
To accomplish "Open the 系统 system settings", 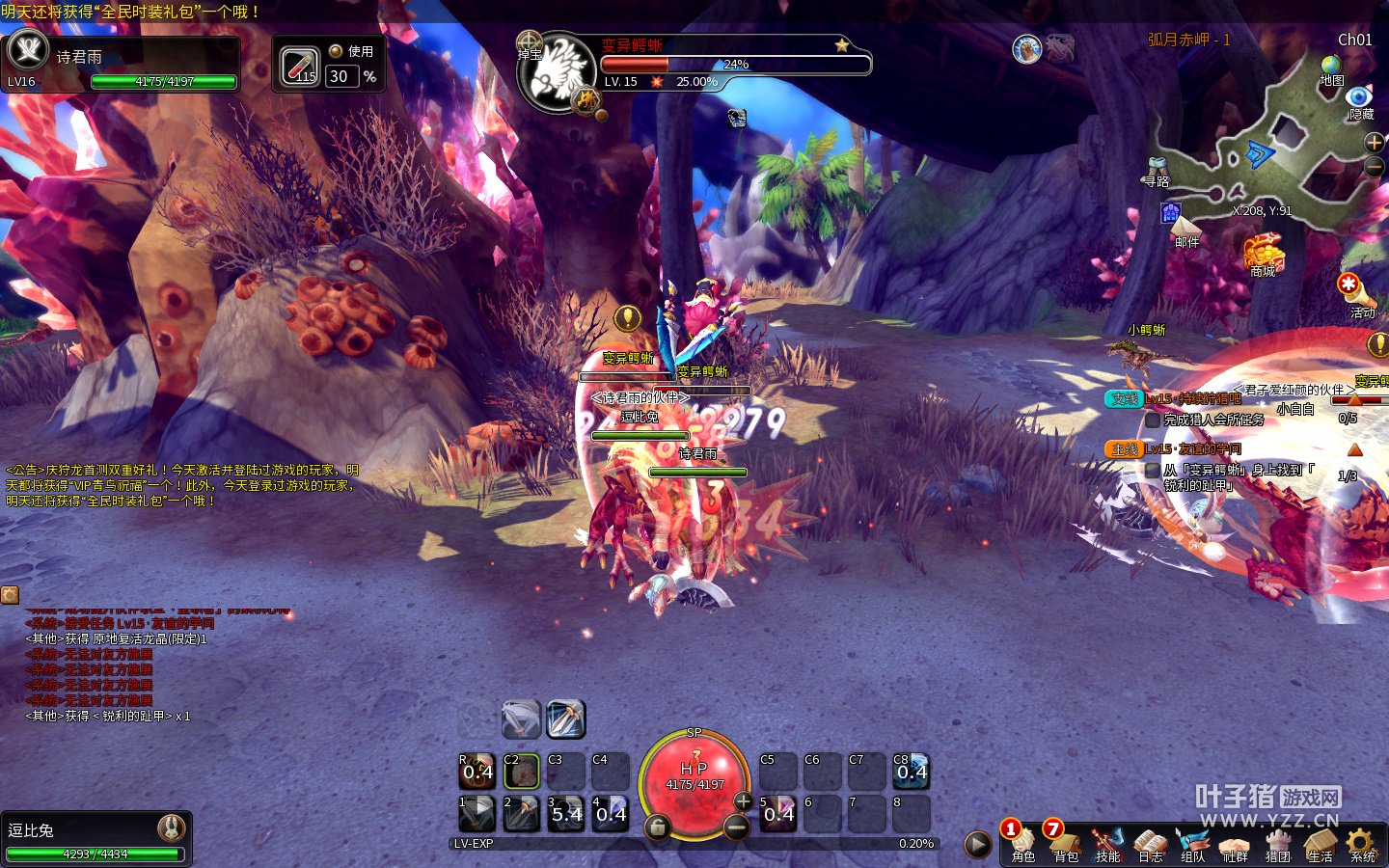I will pos(1362,843).
